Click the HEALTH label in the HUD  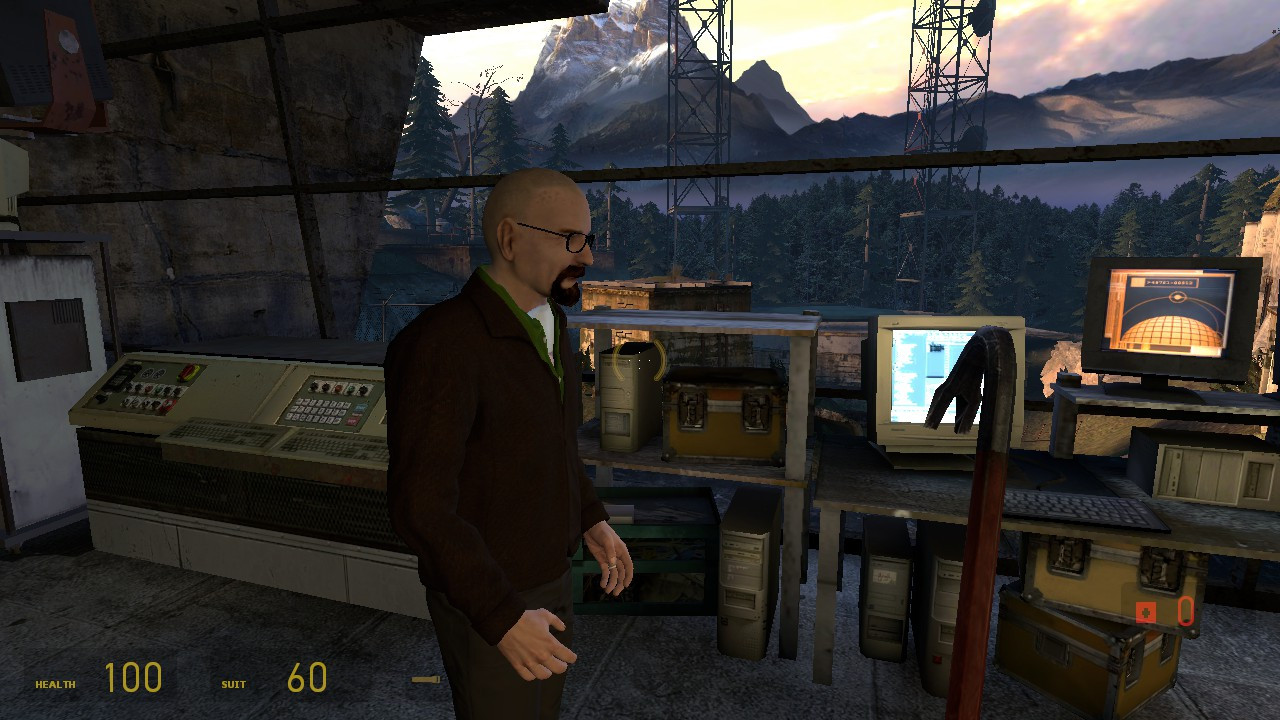coord(55,686)
